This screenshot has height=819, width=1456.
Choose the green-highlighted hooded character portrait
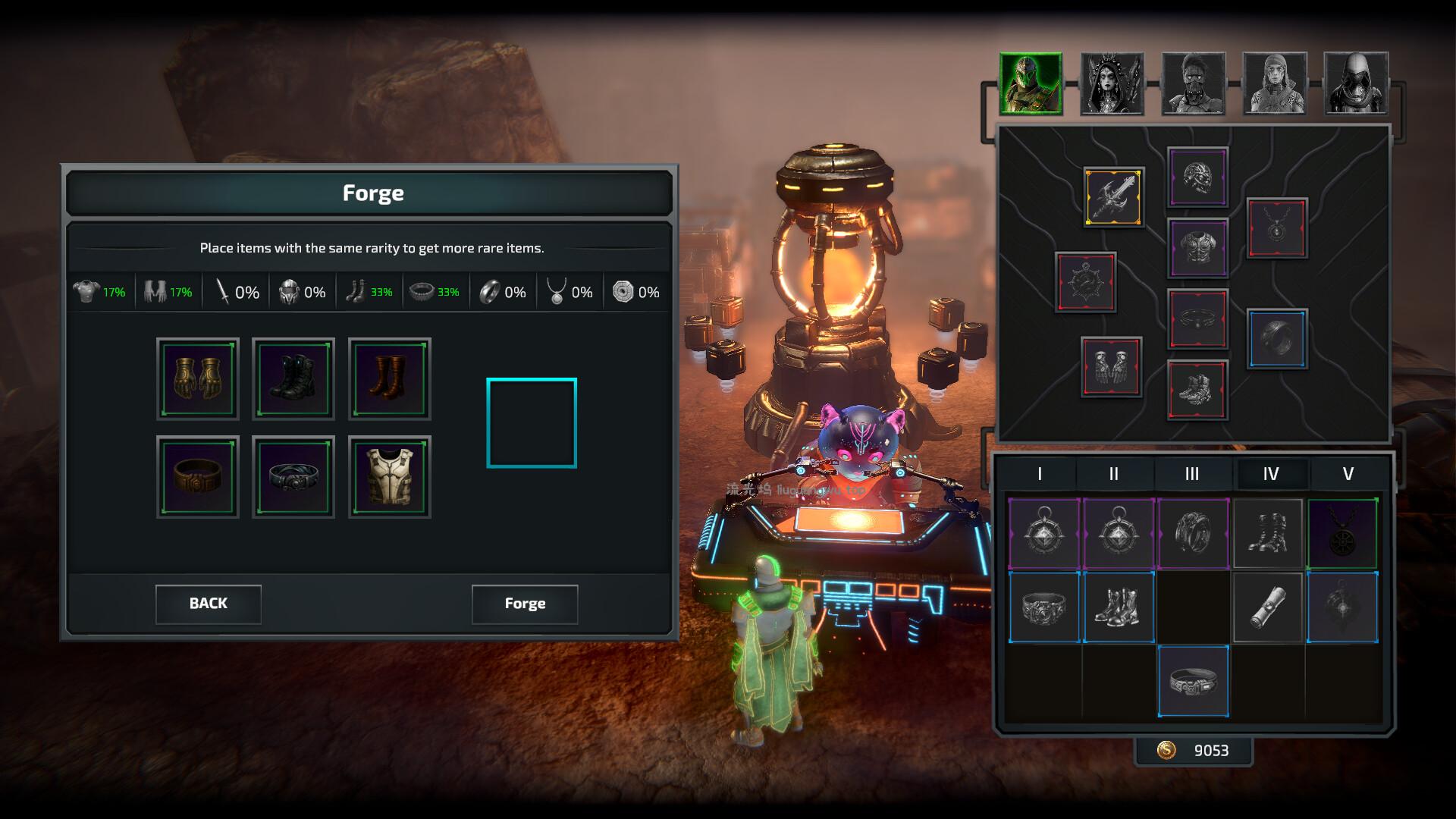coord(1031,83)
